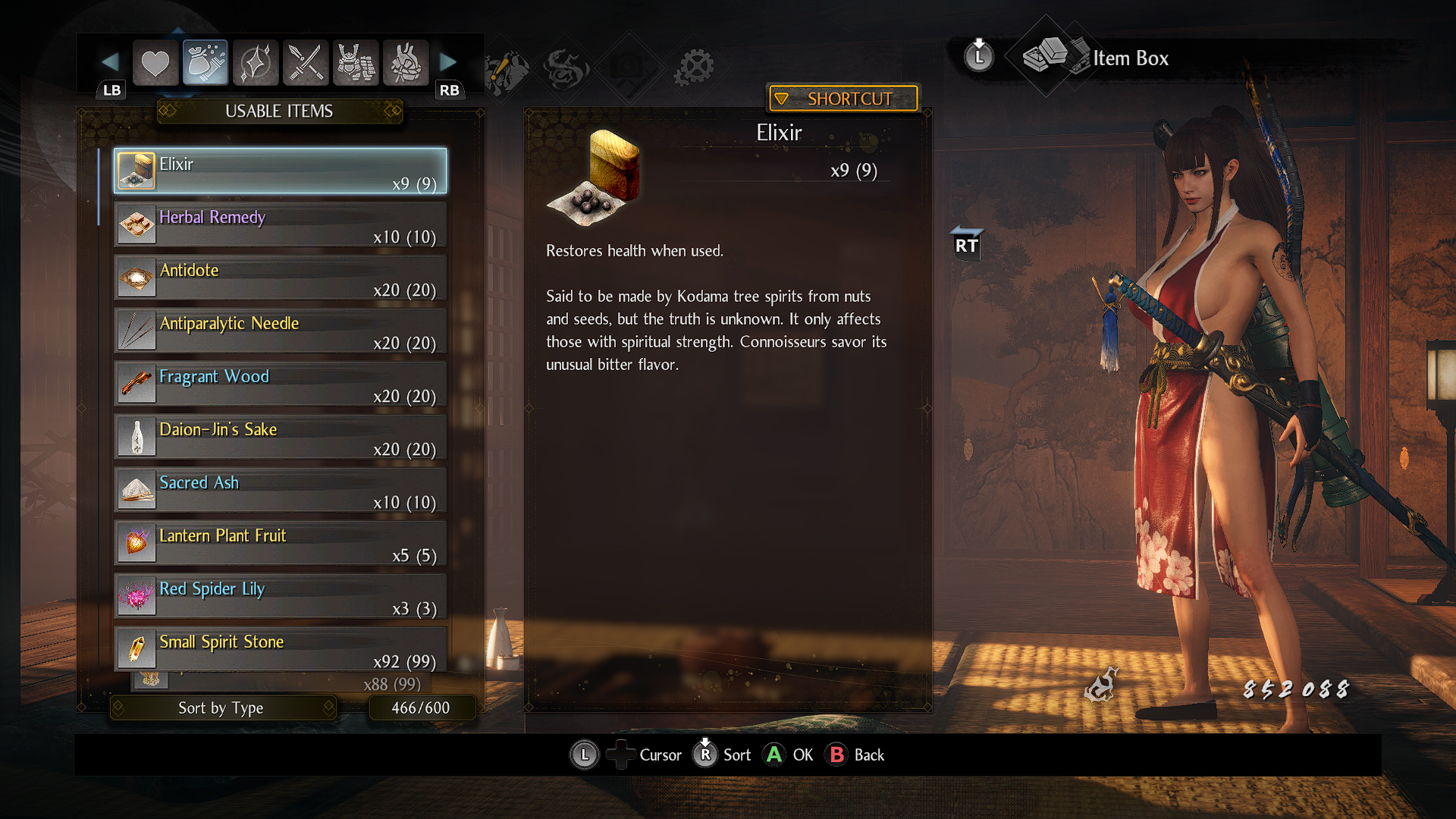This screenshot has height=819, width=1456.
Task: Select the Red Spider Lily item
Action: click(x=280, y=596)
